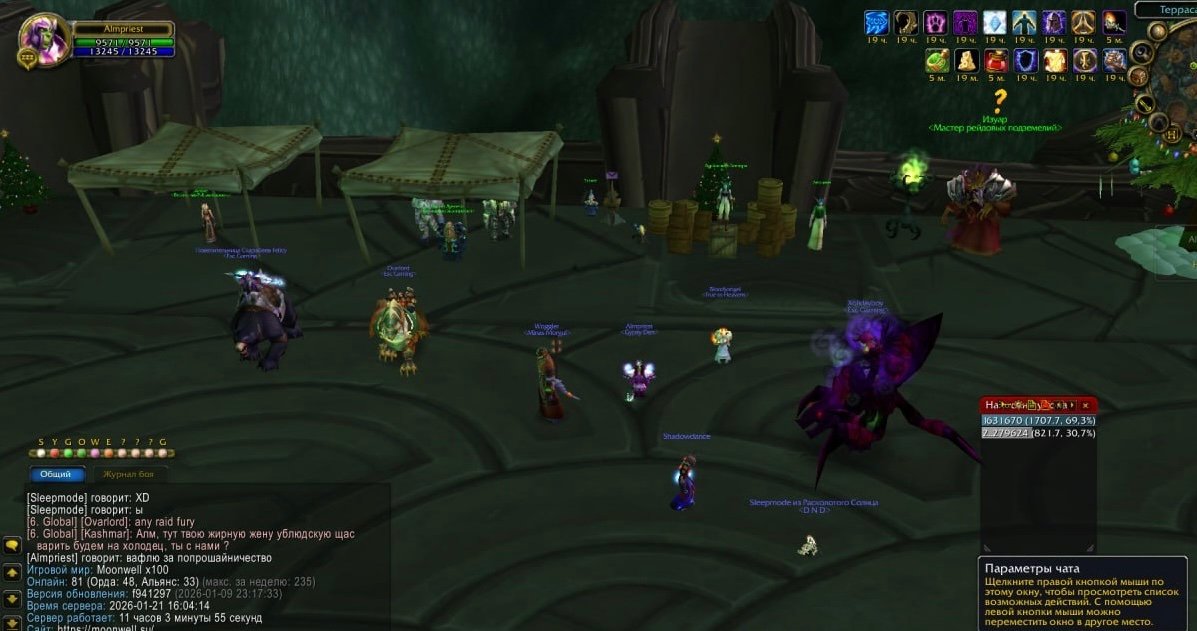This screenshot has height=631, width=1197.
Task: Open the Журнал боя chat tab
Action: coord(126,474)
